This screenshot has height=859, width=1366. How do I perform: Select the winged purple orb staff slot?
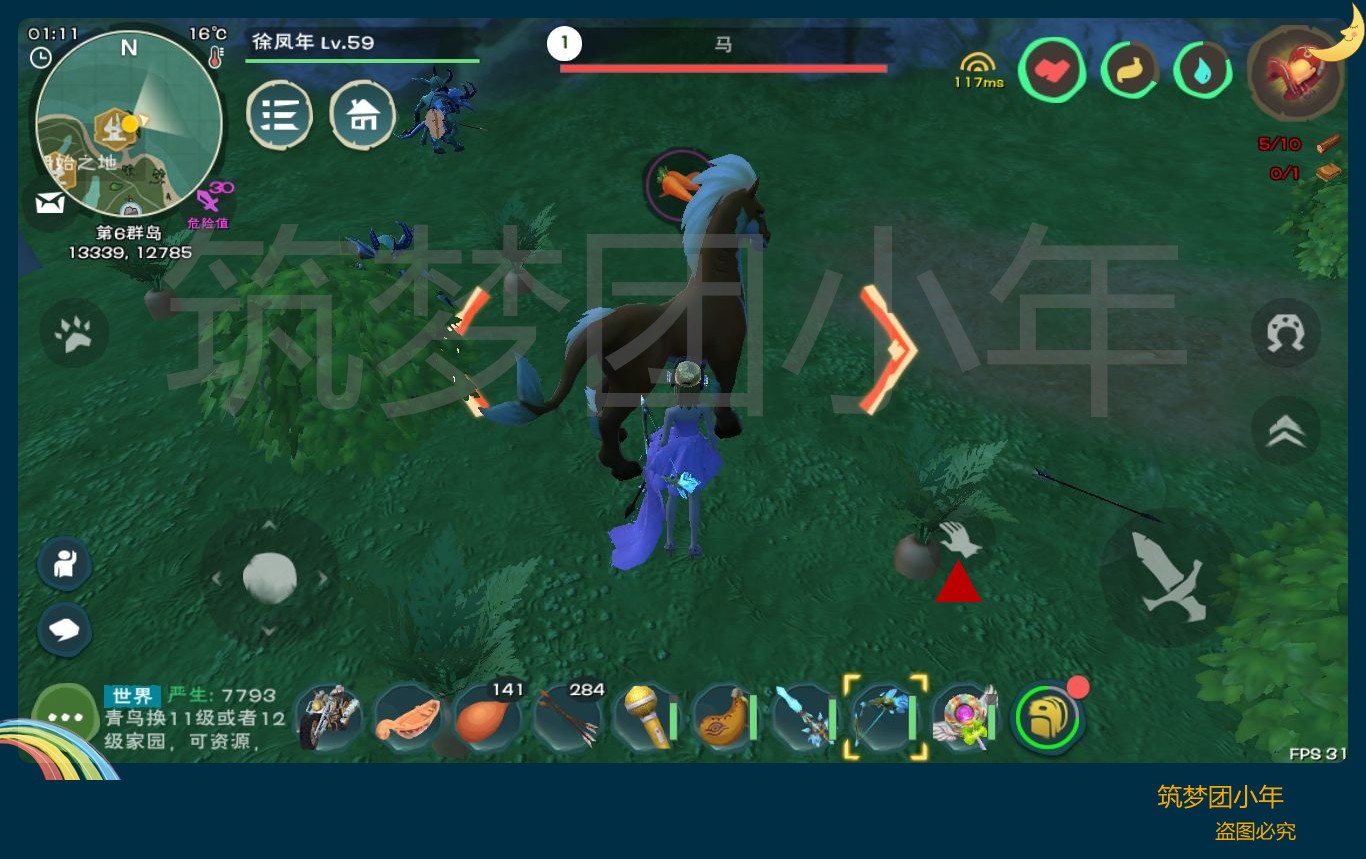[x=965, y=717]
